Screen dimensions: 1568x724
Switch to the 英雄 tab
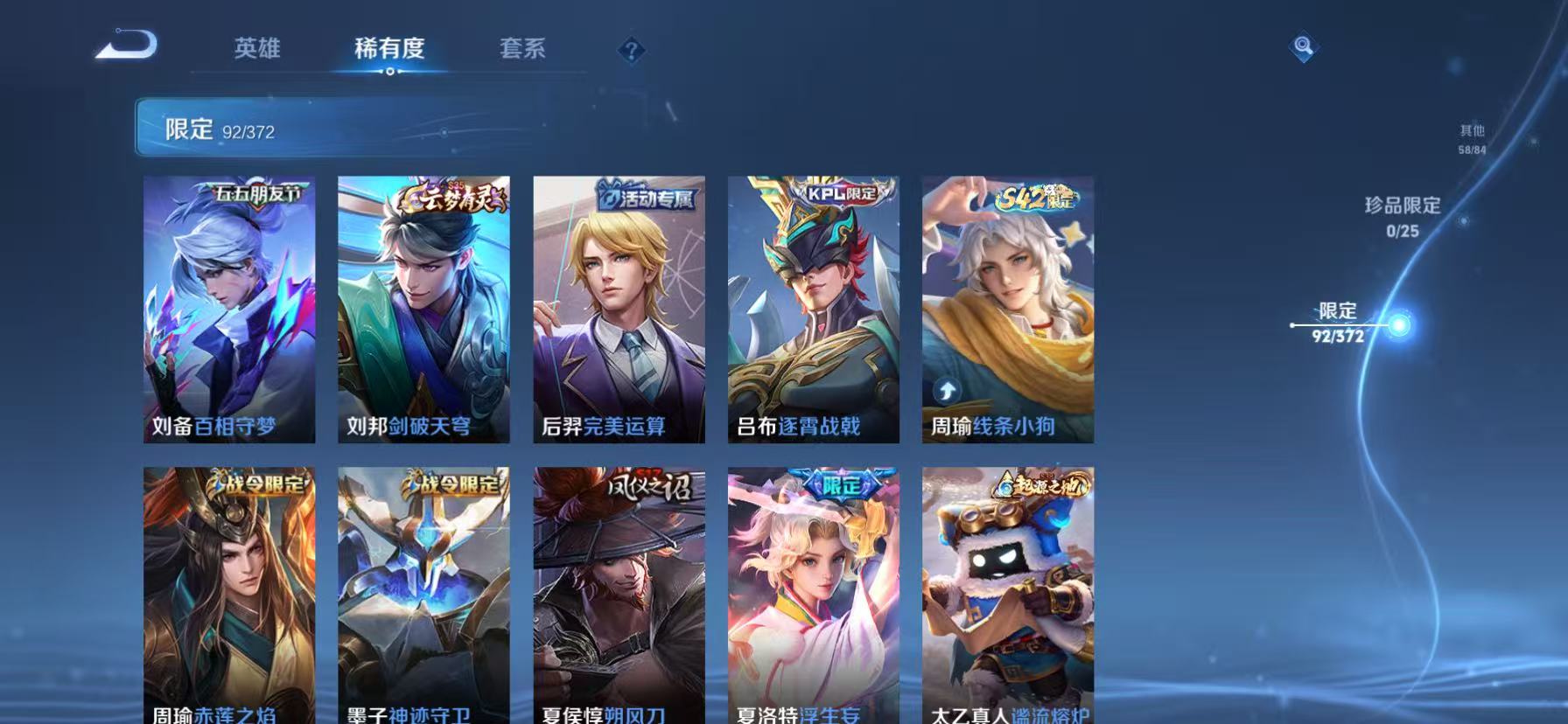(x=256, y=48)
